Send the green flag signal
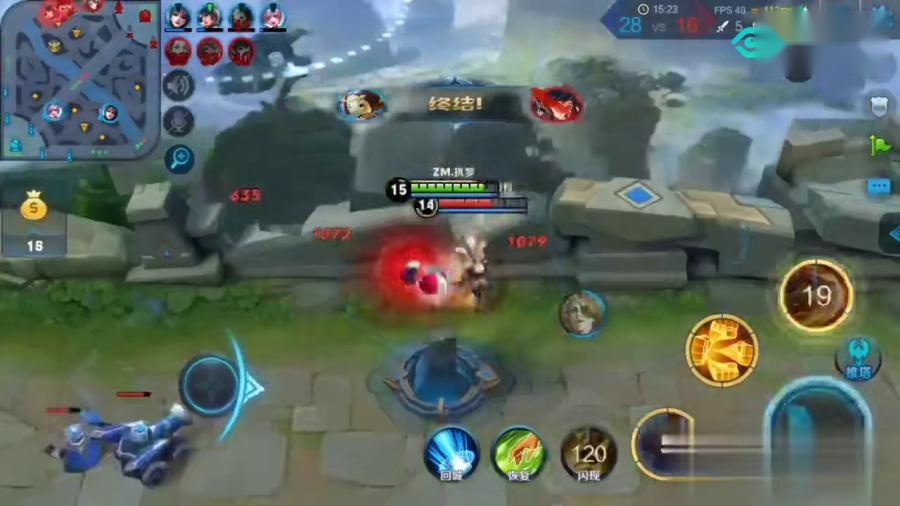The width and height of the screenshot is (900, 506). click(x=879, y=146)
